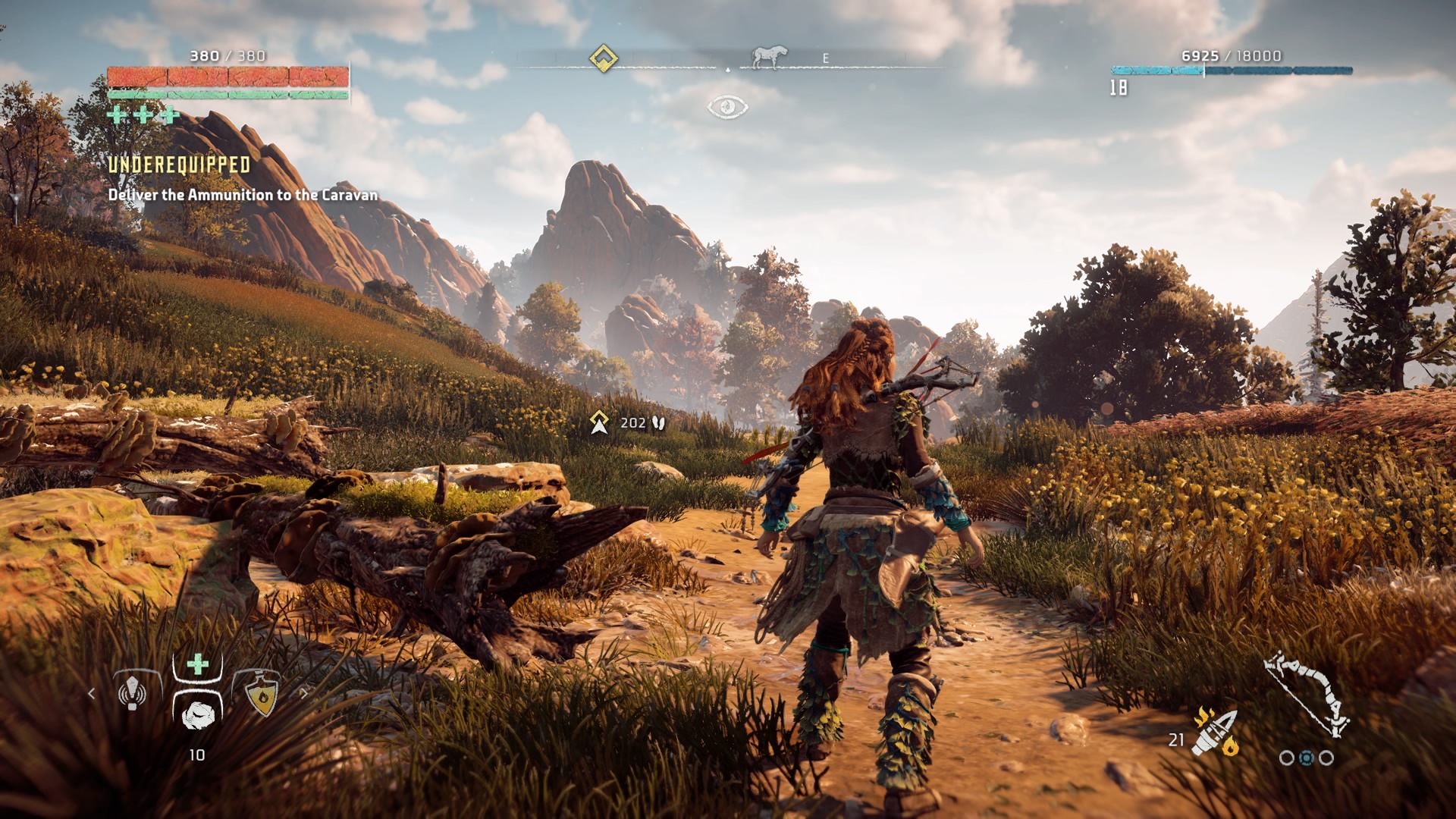Select the health potion slot
Screen dimensions: 1456x819
point(197,711)
